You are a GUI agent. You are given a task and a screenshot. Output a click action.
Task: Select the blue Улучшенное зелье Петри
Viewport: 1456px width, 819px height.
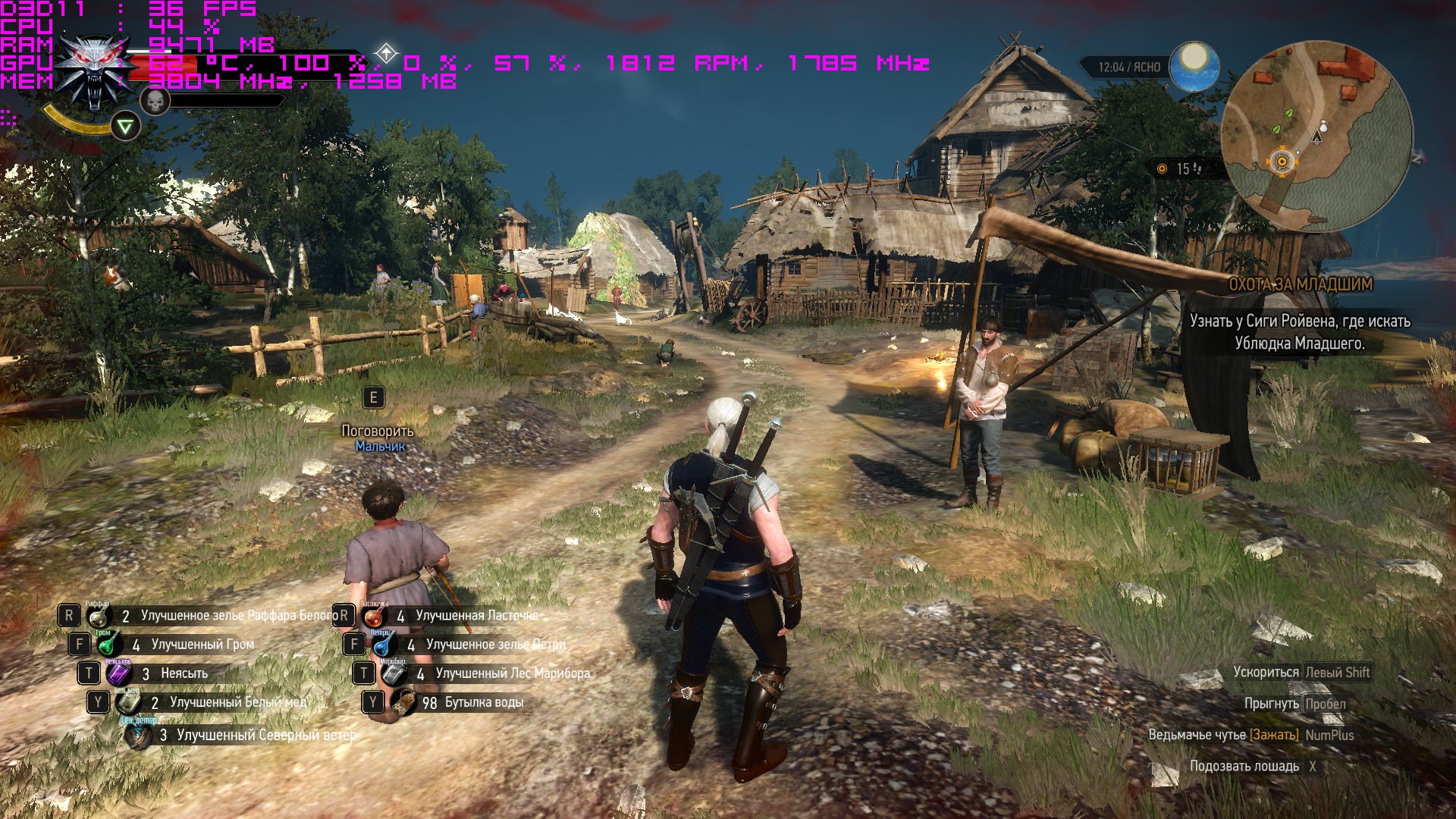(x=384, y=645)
